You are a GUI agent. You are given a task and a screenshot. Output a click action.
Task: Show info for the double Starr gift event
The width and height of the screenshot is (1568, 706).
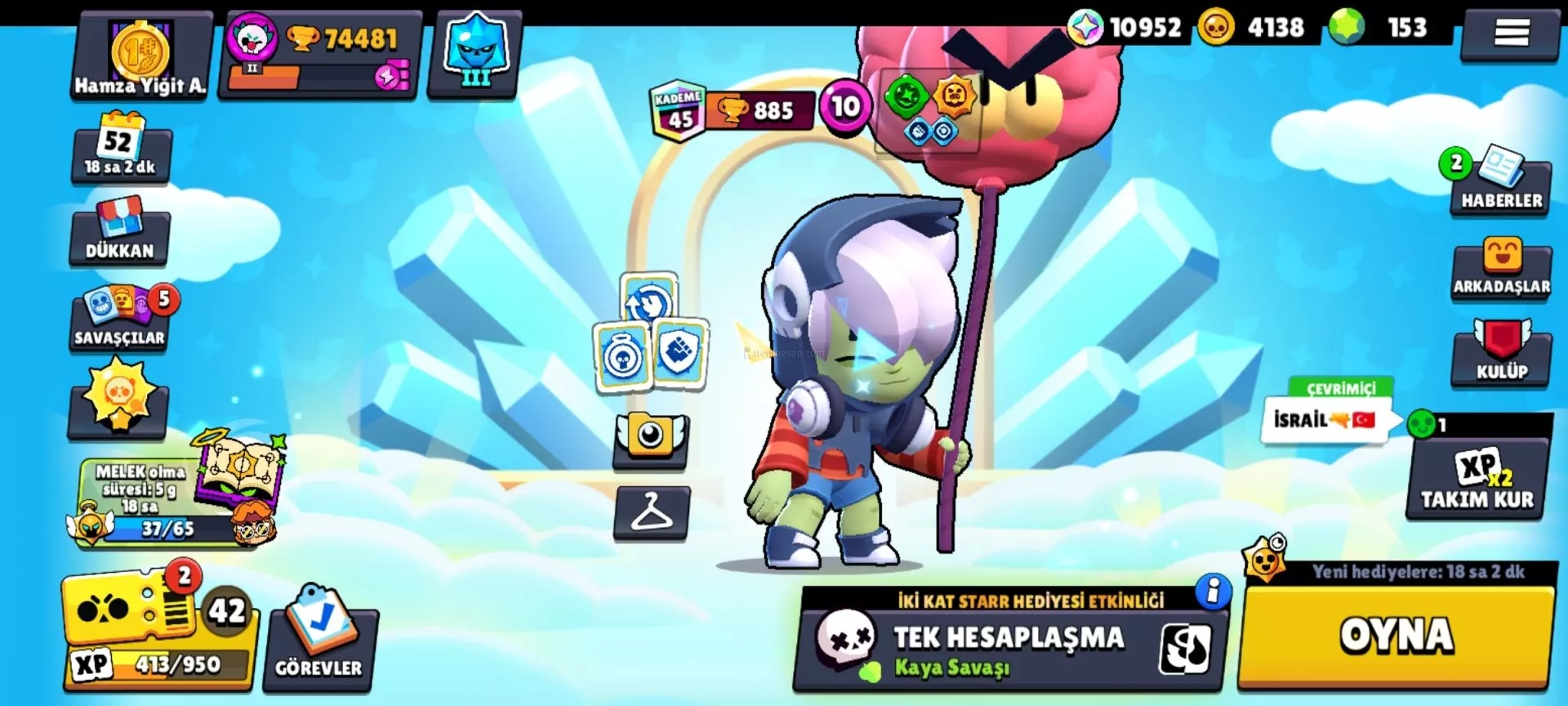pos(1213,590)
